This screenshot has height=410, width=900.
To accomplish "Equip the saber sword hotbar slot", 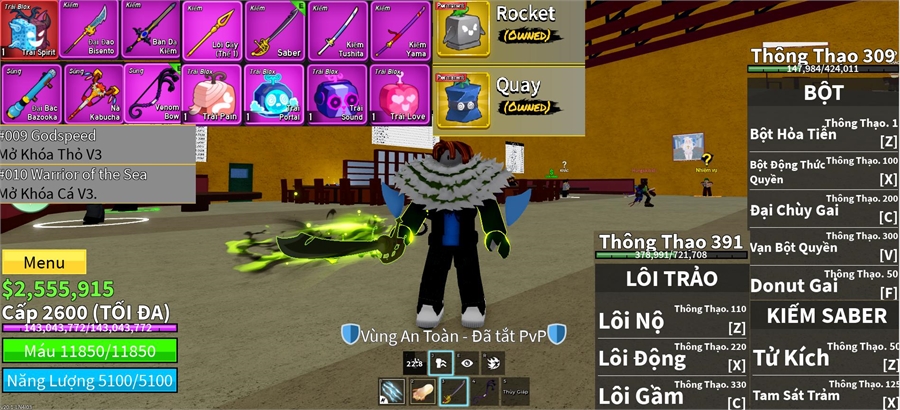I will (454, 391).
